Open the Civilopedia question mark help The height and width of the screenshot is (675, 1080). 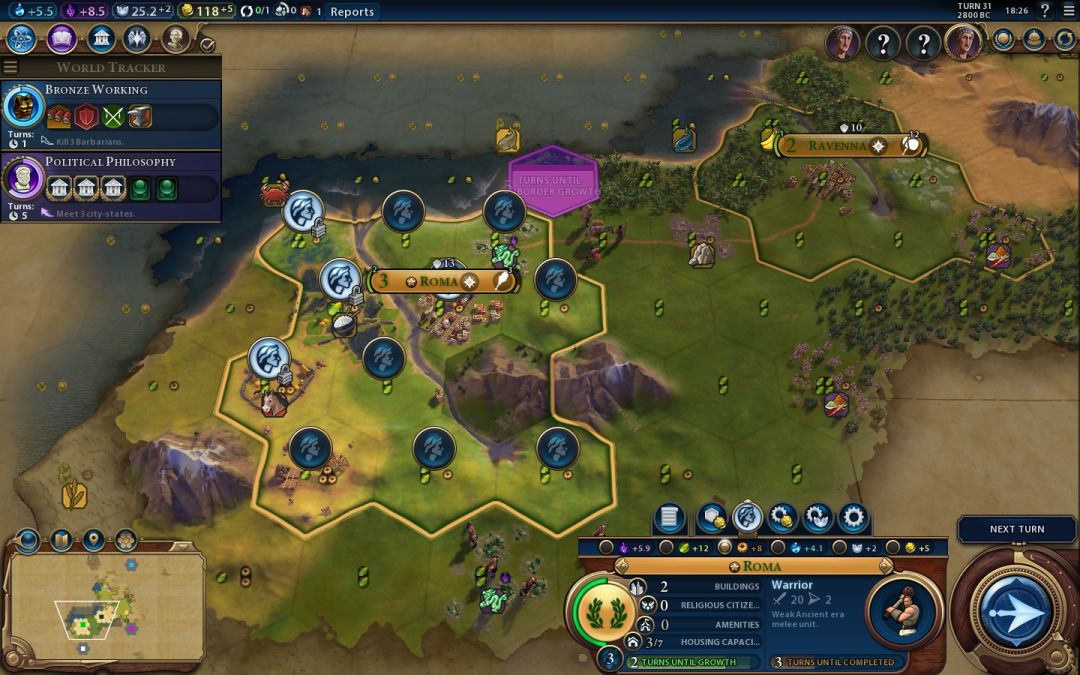point(1044,11)
